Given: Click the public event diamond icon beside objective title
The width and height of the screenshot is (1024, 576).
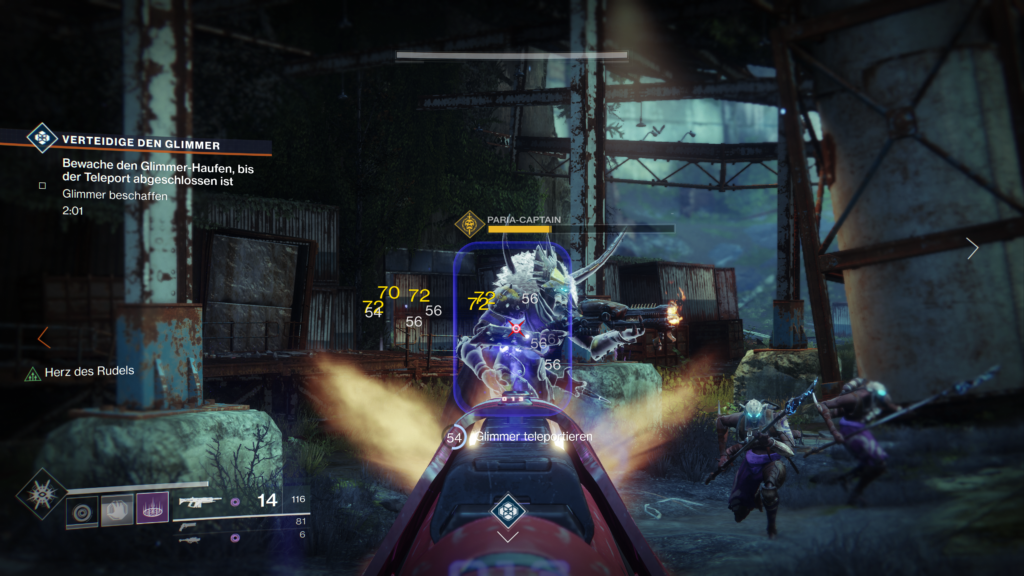Looking at the screenshot, I should click(x=42, y=137).
